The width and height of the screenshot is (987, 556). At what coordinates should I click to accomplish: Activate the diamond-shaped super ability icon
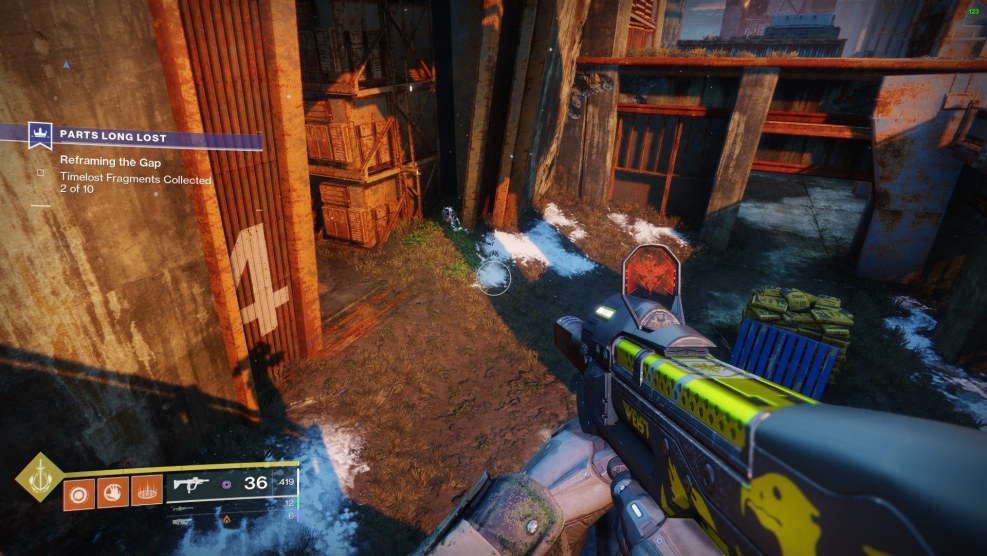39,478
